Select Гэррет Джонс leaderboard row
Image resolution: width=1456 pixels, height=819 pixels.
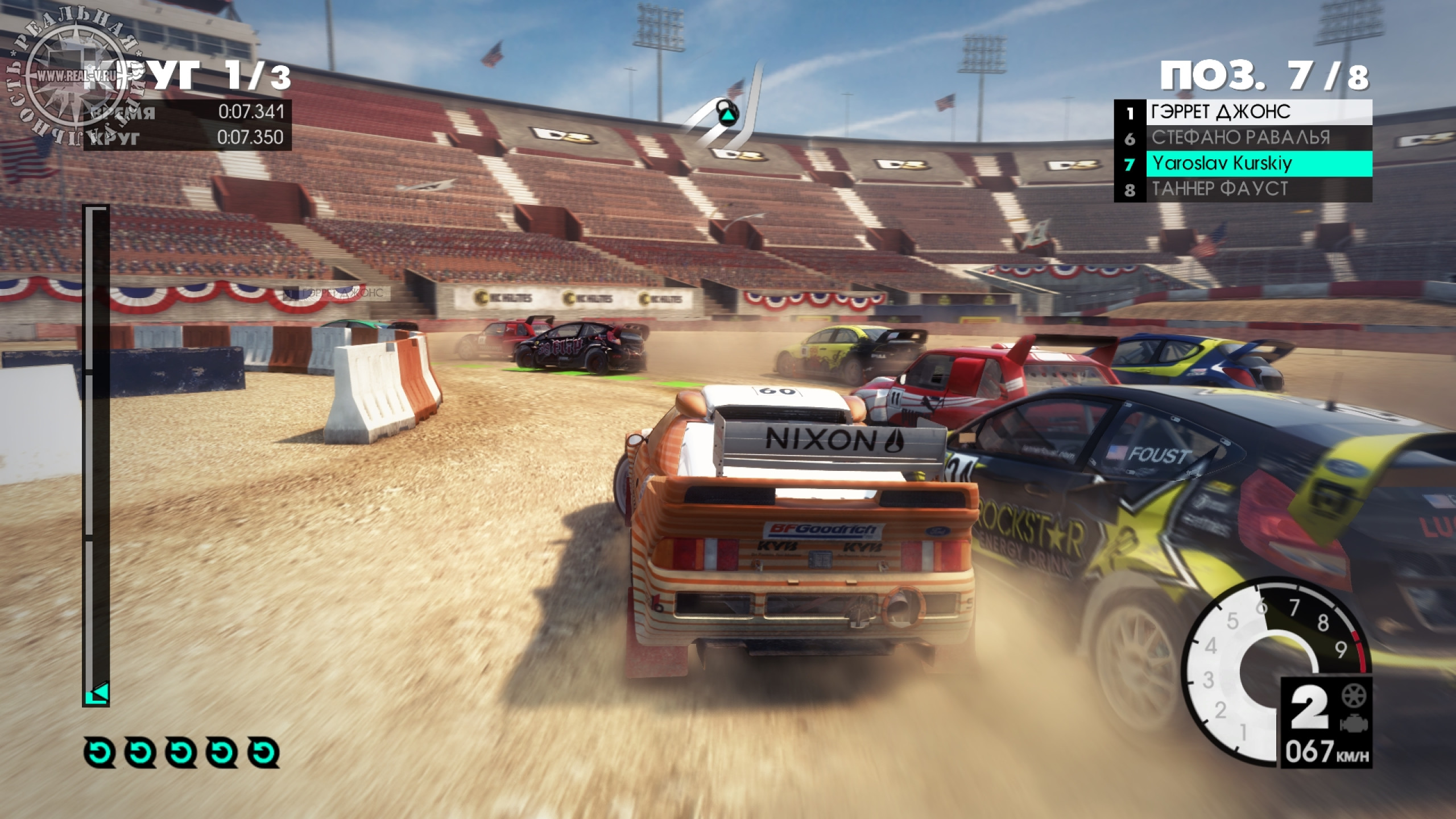[x=1243, y=112]
